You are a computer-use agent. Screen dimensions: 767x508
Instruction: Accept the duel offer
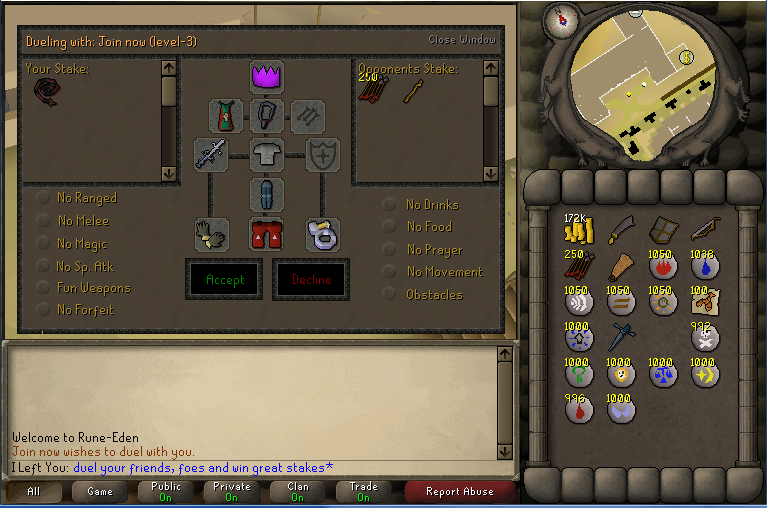[x=225, y=280]
